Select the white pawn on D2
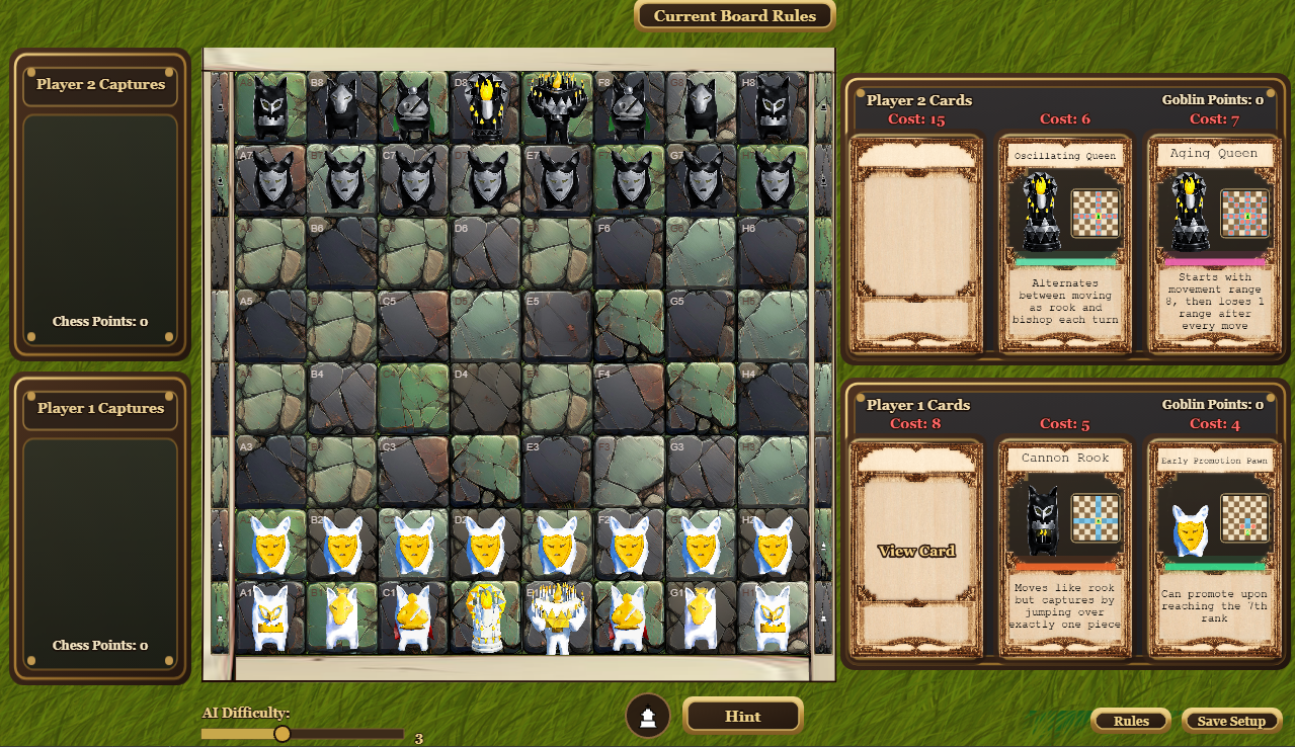This screenshot has width=1295, height=747. 485,545
